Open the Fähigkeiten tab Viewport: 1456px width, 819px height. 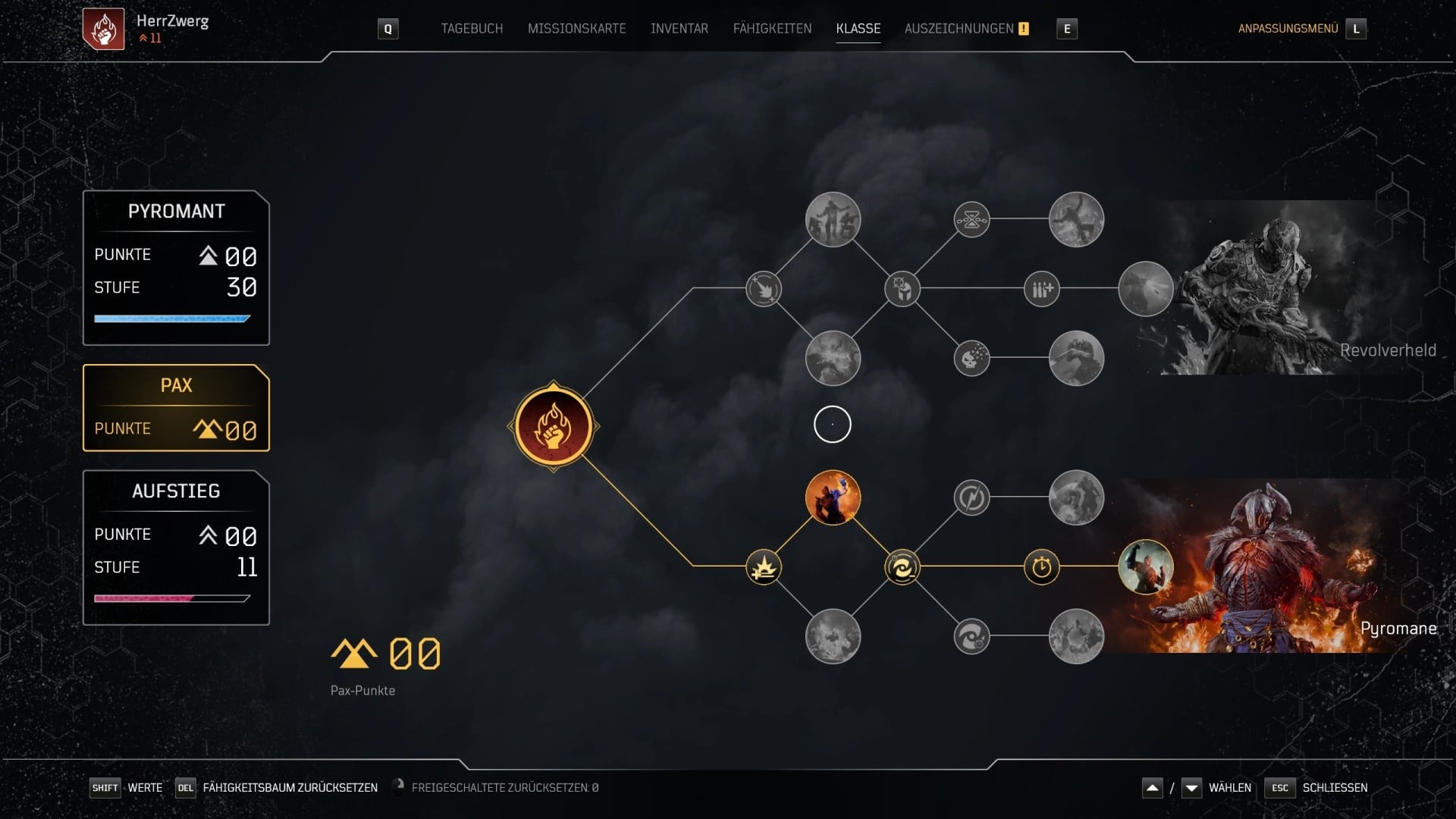pos(772,29)
